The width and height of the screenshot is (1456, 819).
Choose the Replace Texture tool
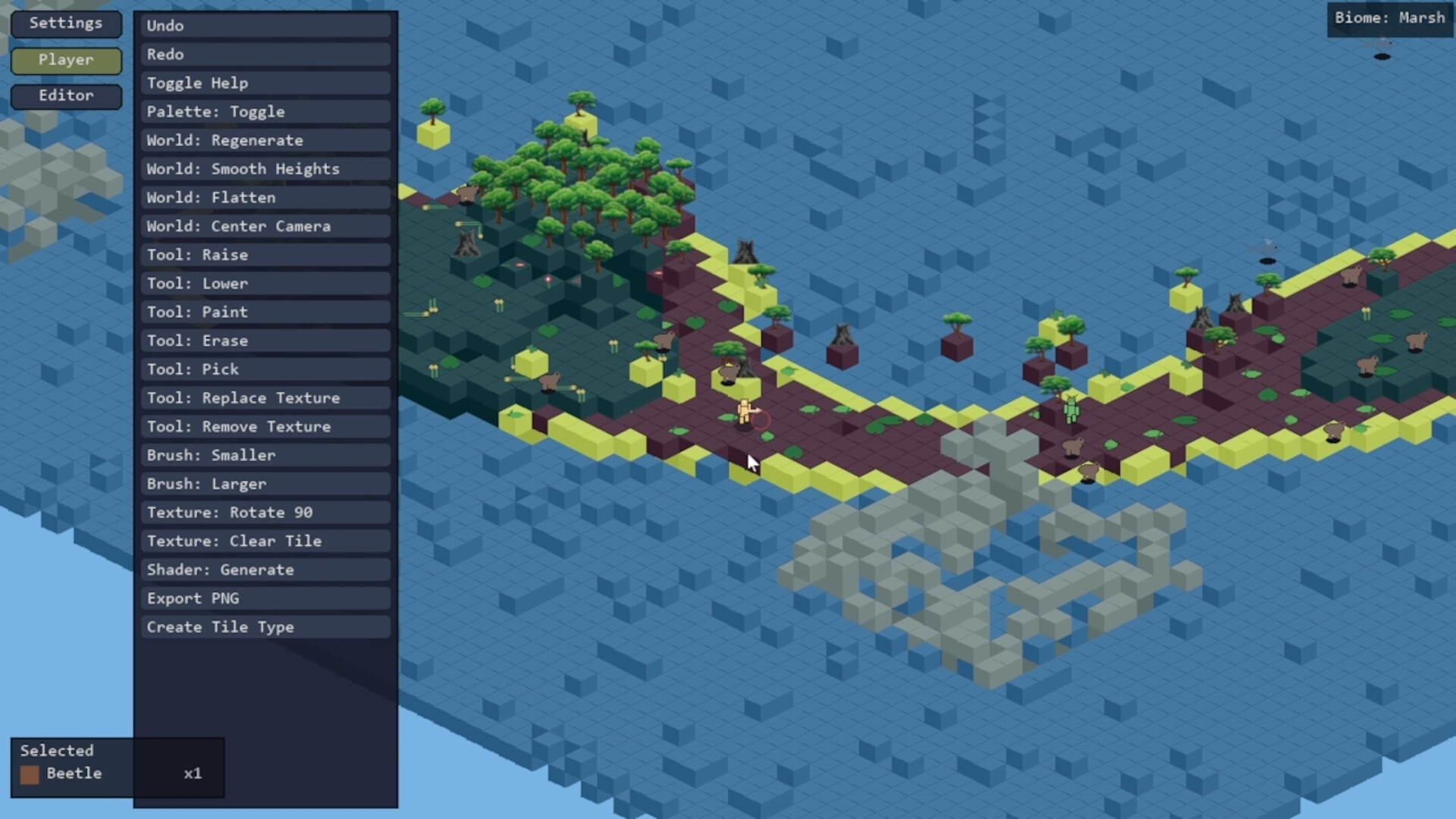tap(265, 397)
